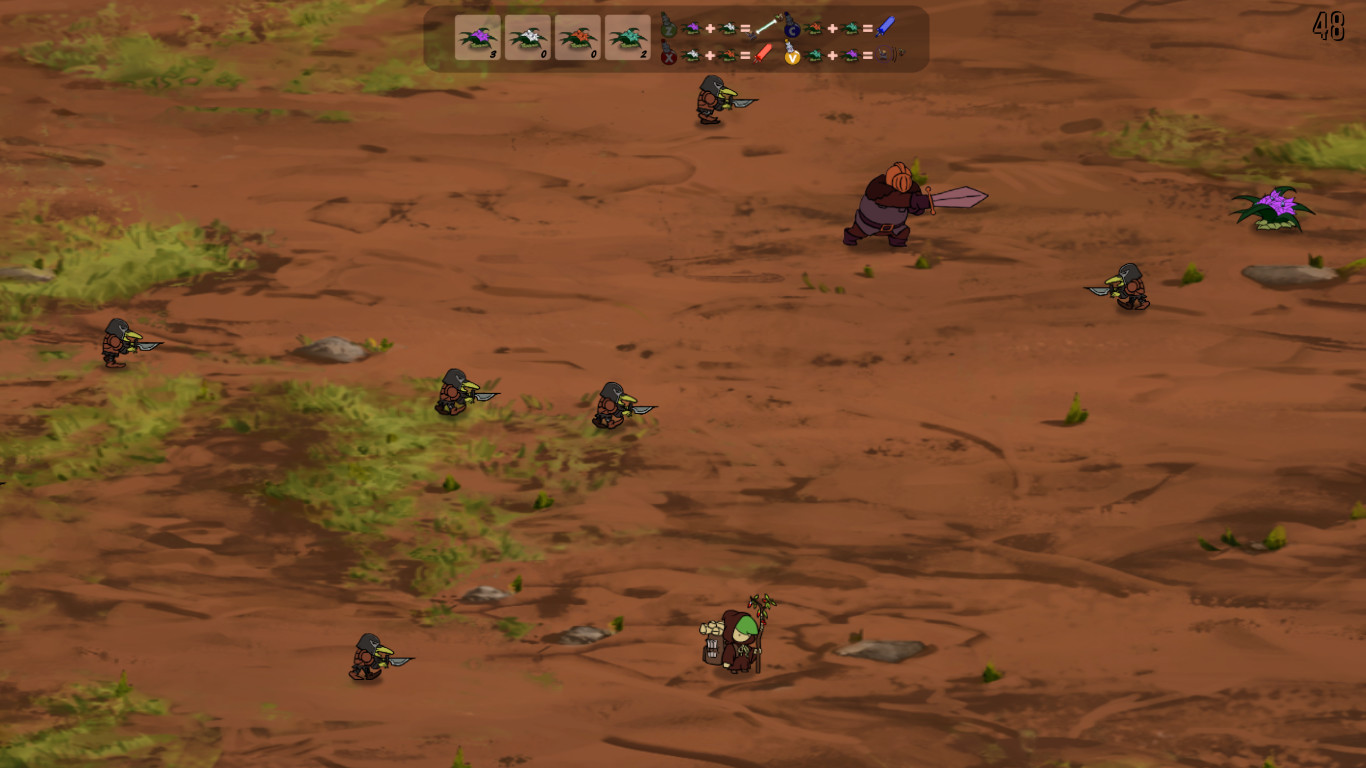Select the white flower inventory slot

(x=527, y=35)
